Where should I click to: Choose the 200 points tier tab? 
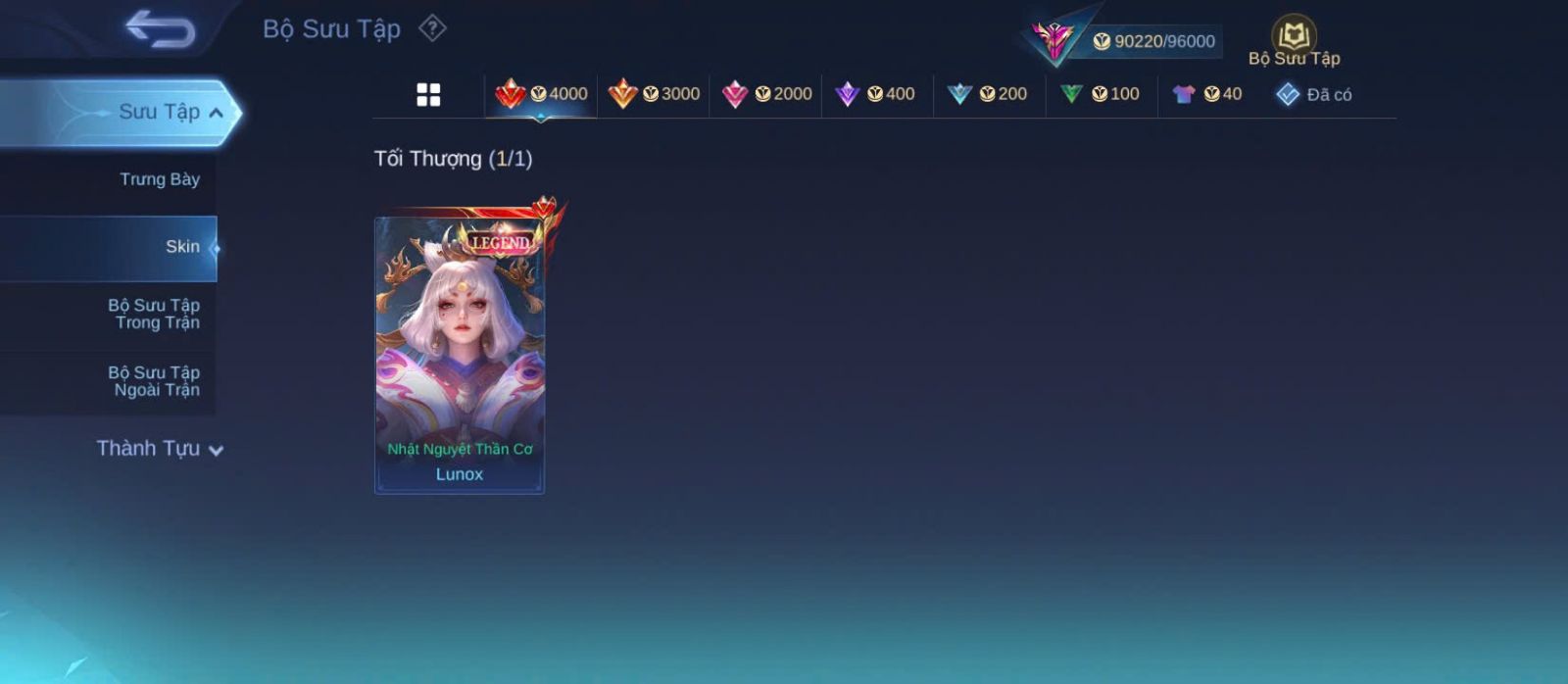[988, 94]
